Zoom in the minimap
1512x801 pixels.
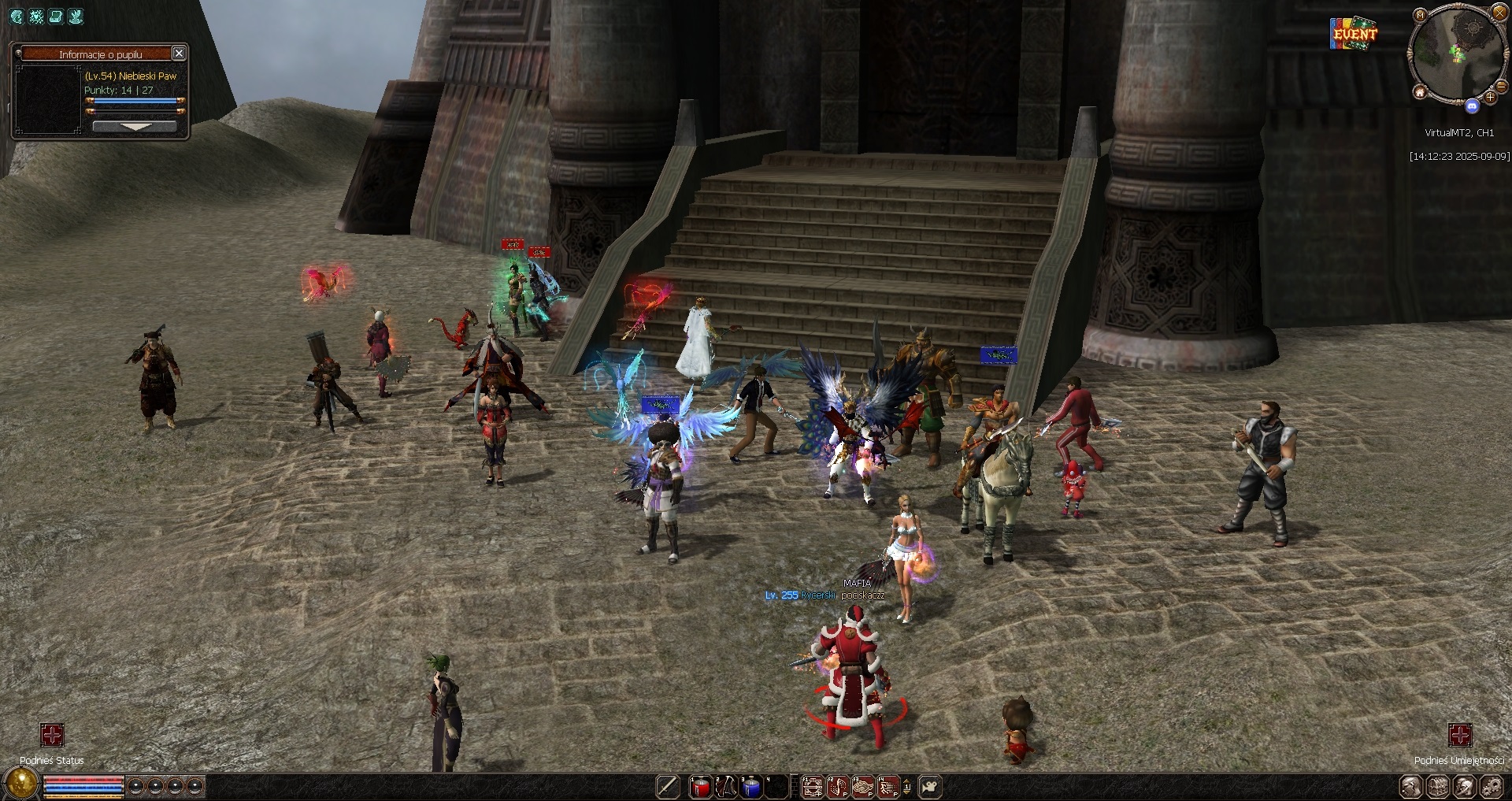point(1491,98)
